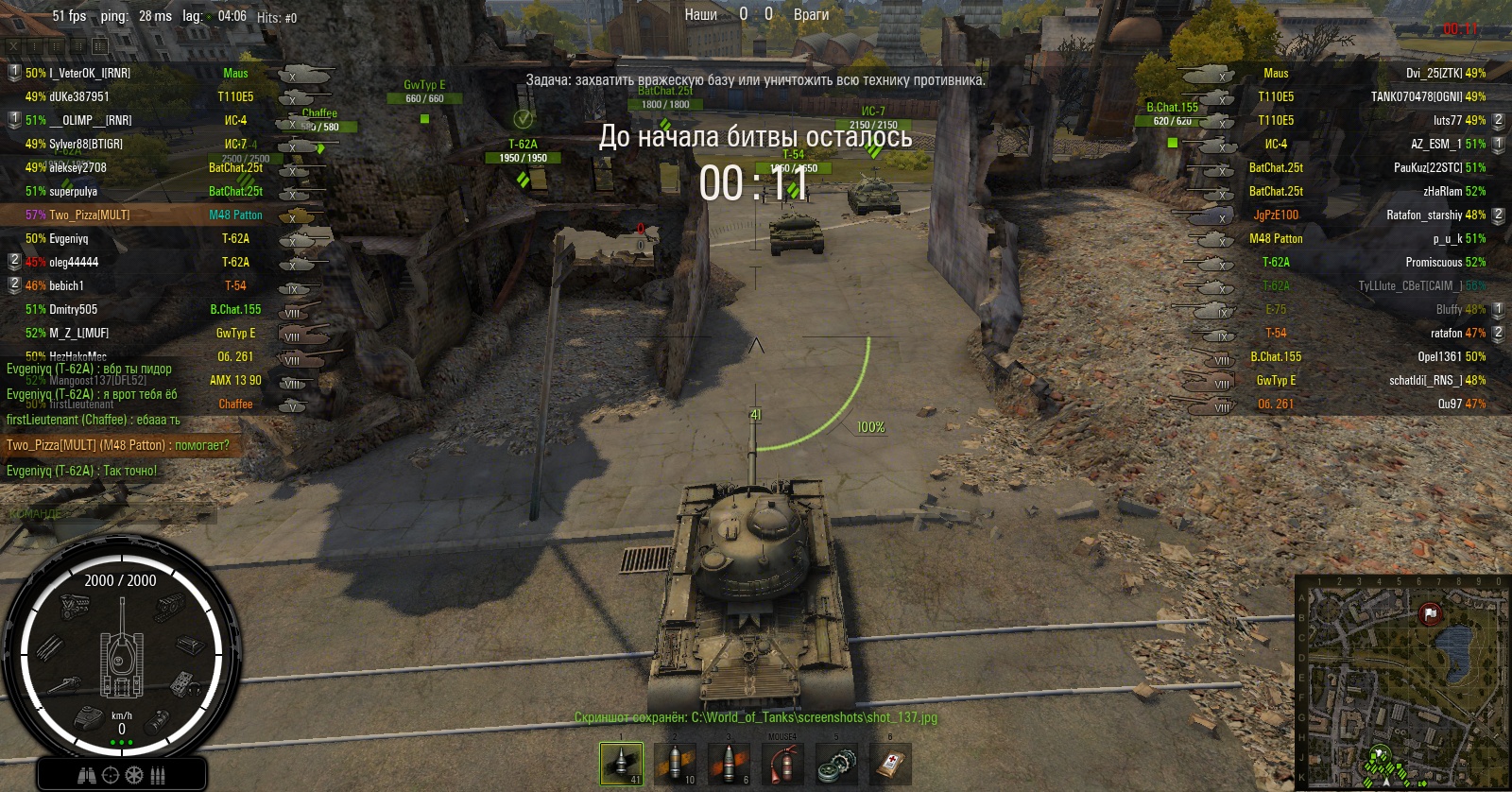Screen dimensions: 1512x792
Task: Select the widest player list layout button
Action: tap(100, 45)
